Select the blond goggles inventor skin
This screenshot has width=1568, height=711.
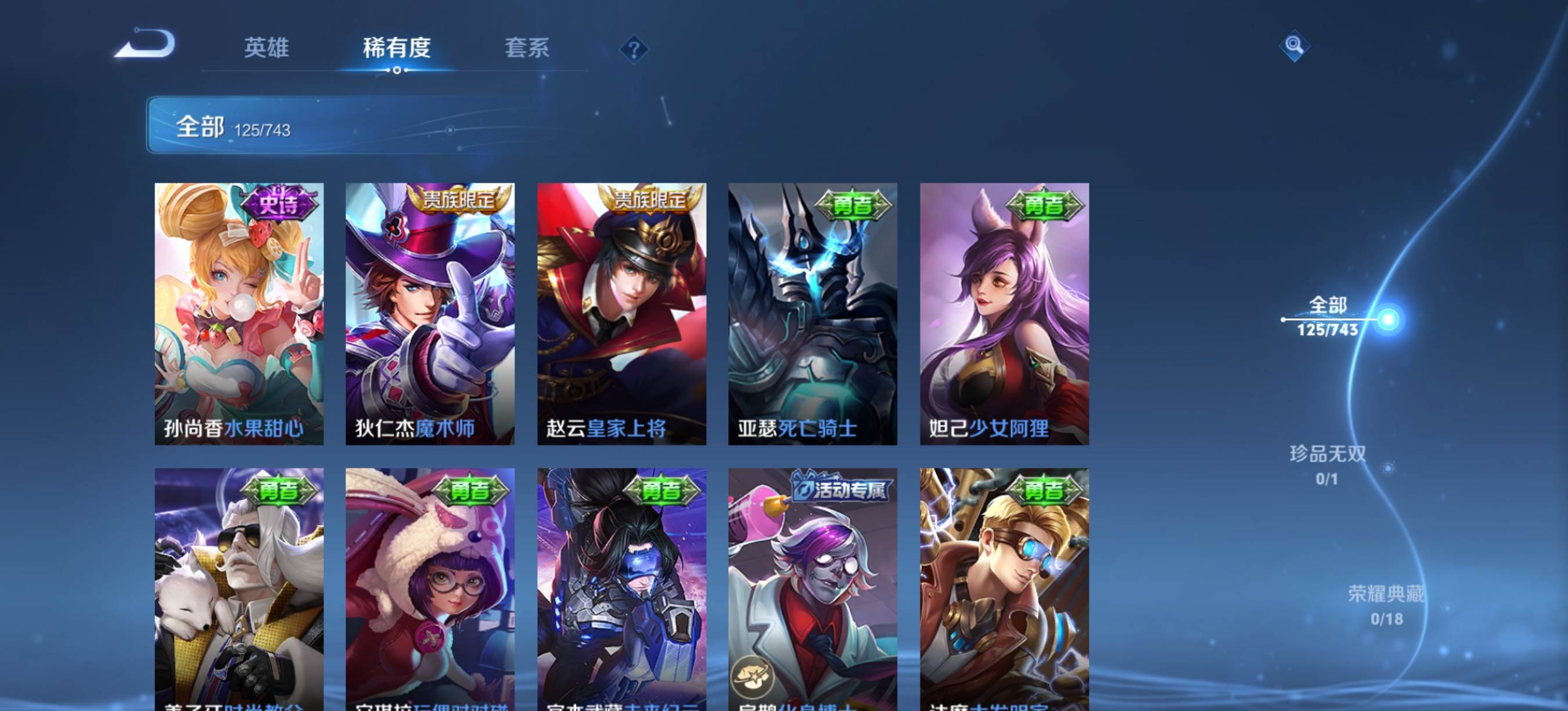pos(1004,587)
